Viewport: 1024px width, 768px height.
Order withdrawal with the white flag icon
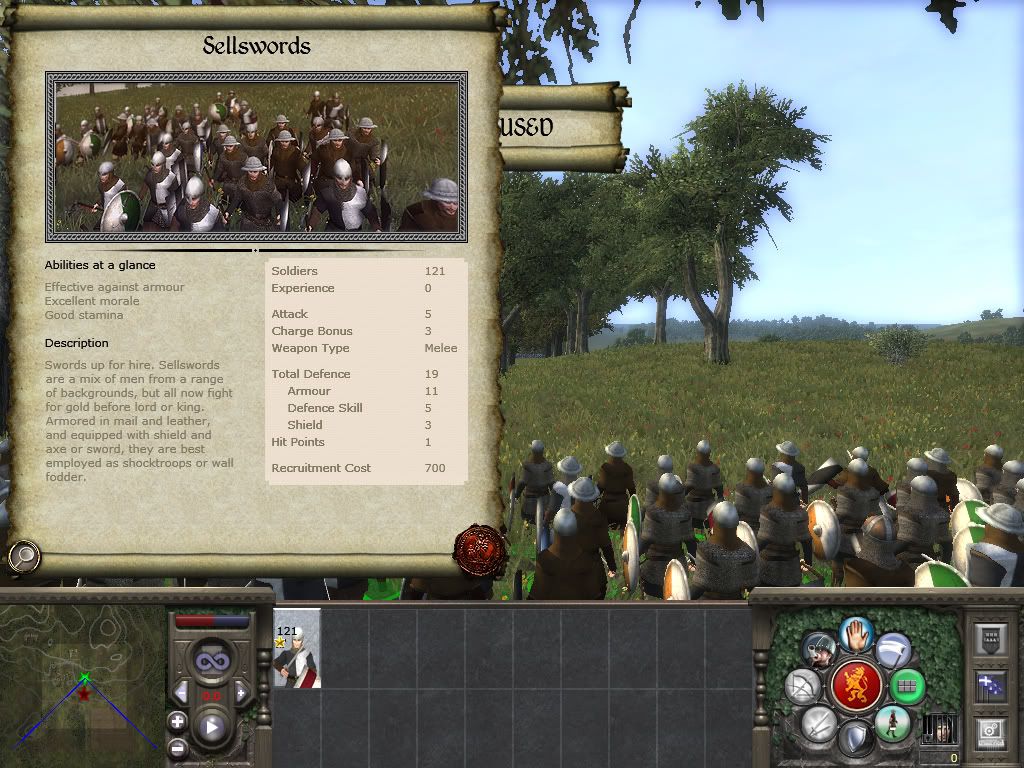click(x=893, y=651)
